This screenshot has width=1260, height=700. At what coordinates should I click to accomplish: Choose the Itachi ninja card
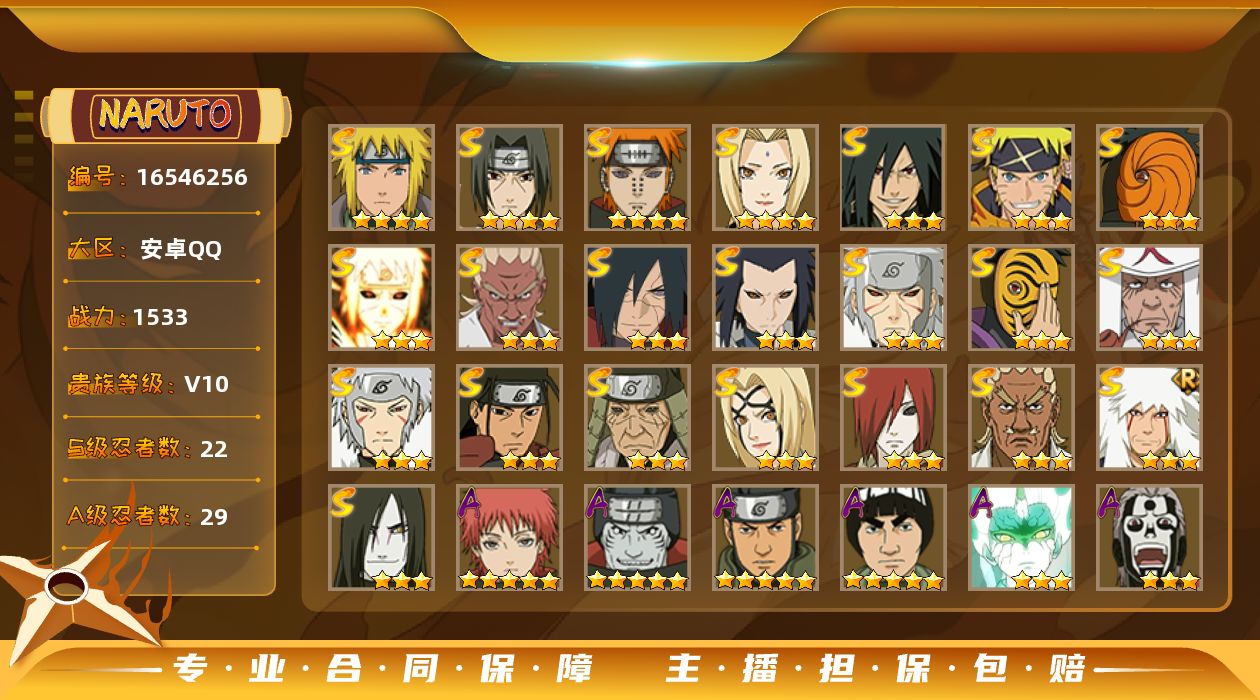pos(509,177)
